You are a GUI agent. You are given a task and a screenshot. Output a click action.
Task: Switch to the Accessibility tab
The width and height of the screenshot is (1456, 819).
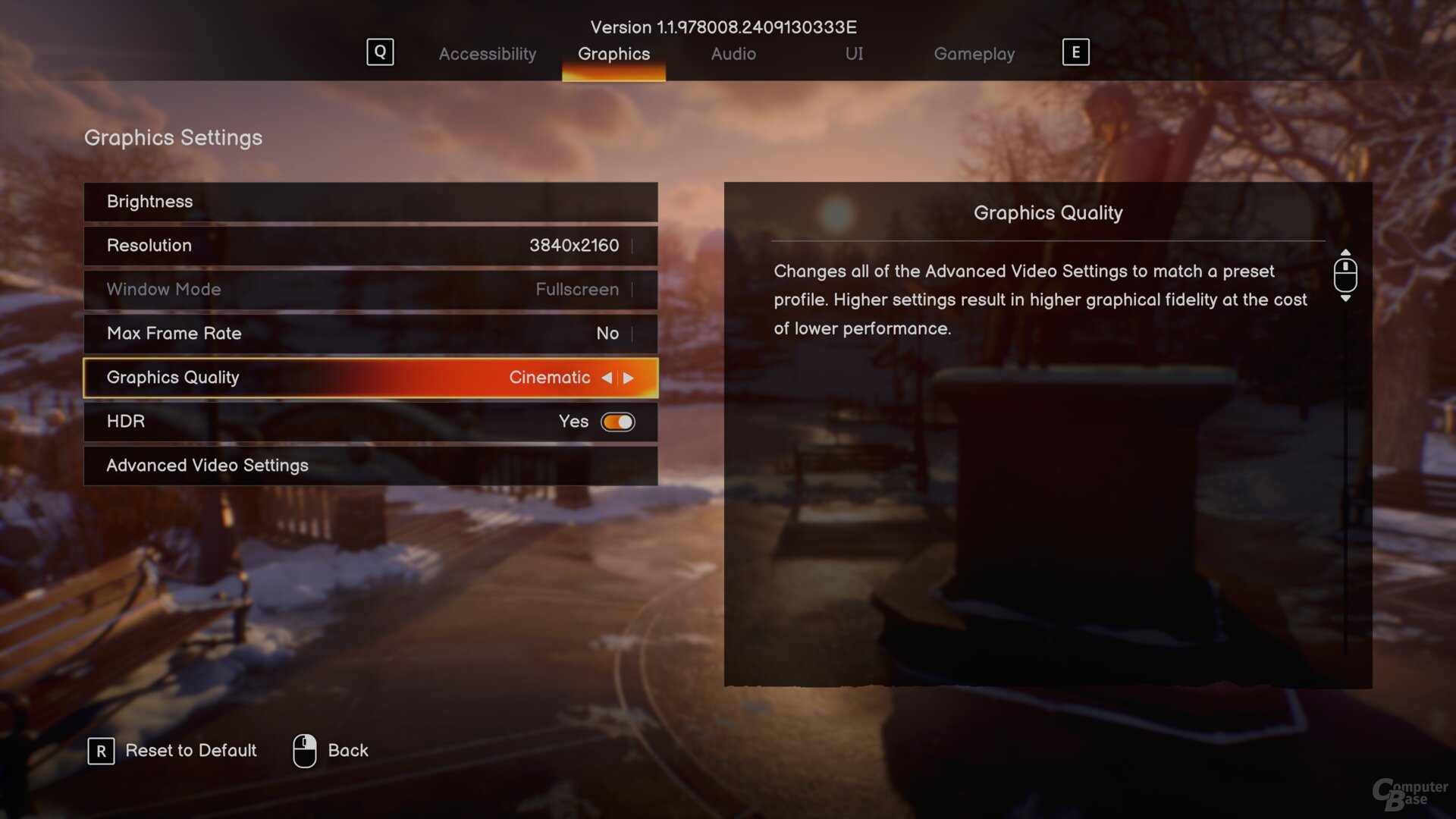487,54
